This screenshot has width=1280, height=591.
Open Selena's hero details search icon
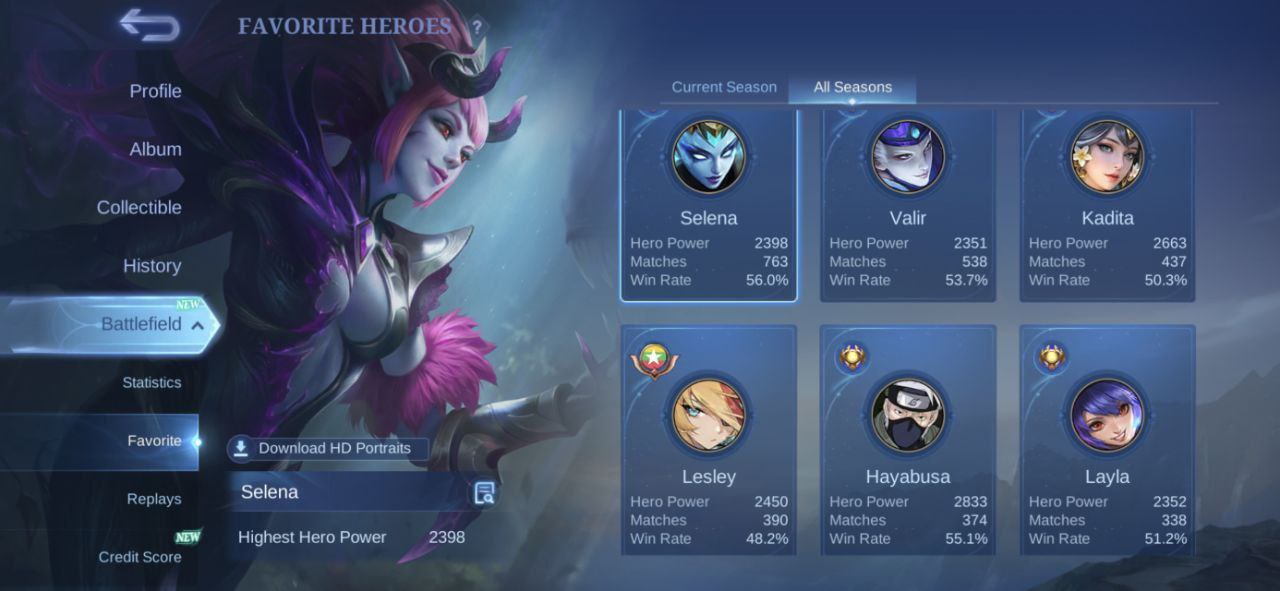click(x=485, y=492)
